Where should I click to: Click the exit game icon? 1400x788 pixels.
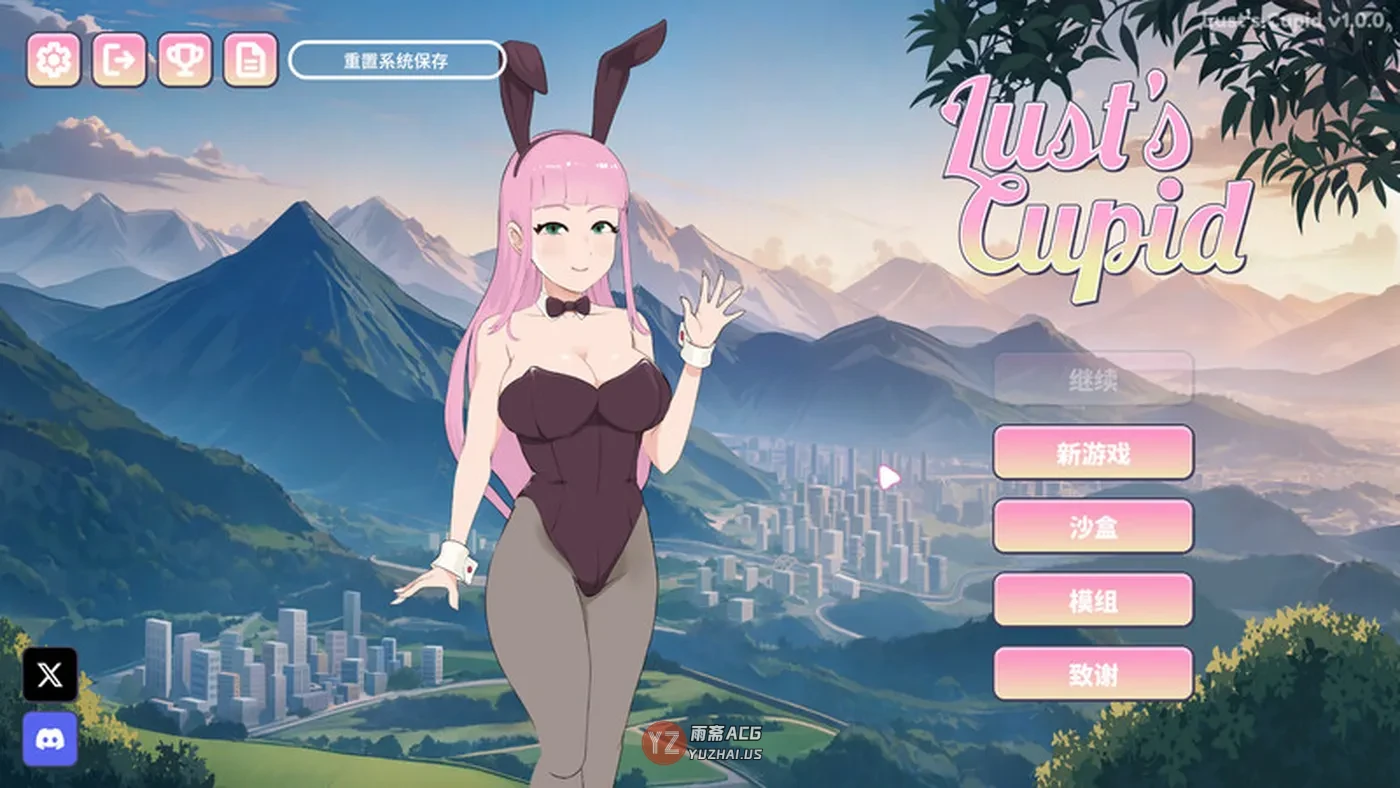click(119, 60)
